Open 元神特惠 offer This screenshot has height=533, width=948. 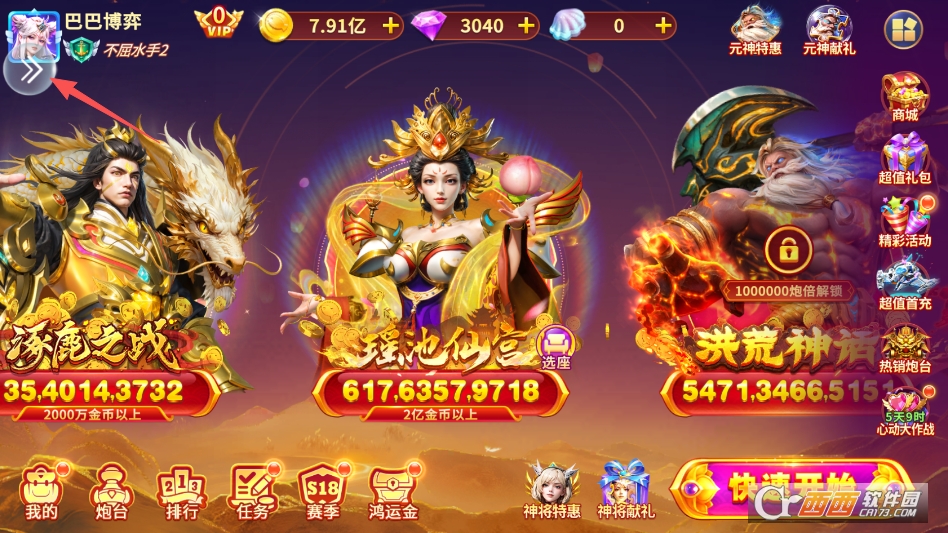click(755, 29)
